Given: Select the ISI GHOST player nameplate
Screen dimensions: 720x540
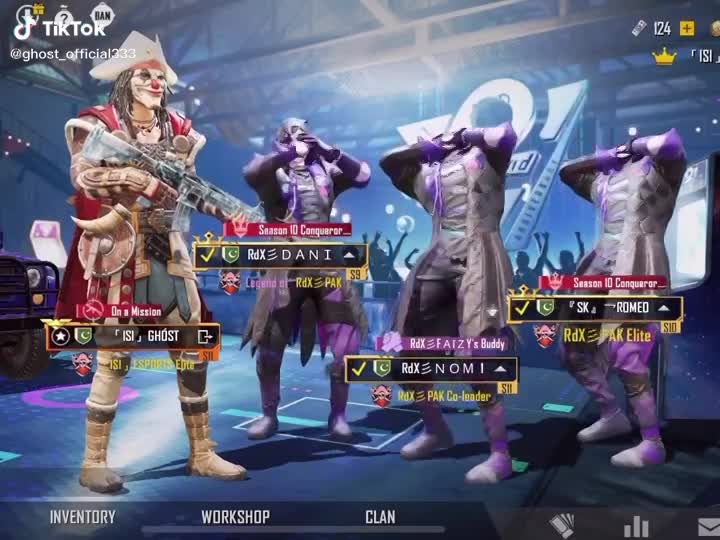Looking at the screenshot, I should click(132, 336).
